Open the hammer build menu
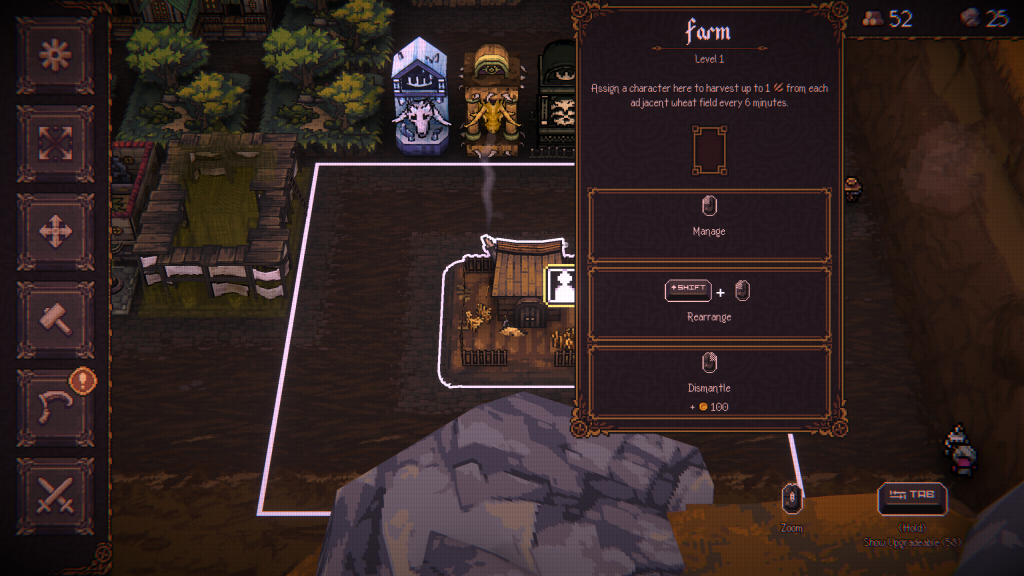The height and width of the screenshot is (576, 1024). [x=55, y=319]
